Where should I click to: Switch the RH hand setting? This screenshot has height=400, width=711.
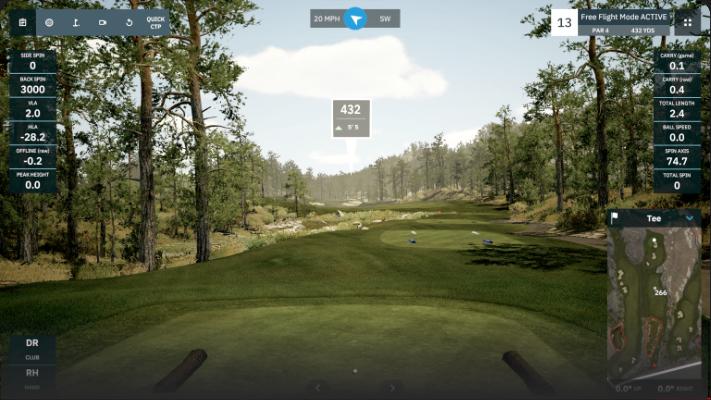tap(32, 376)
